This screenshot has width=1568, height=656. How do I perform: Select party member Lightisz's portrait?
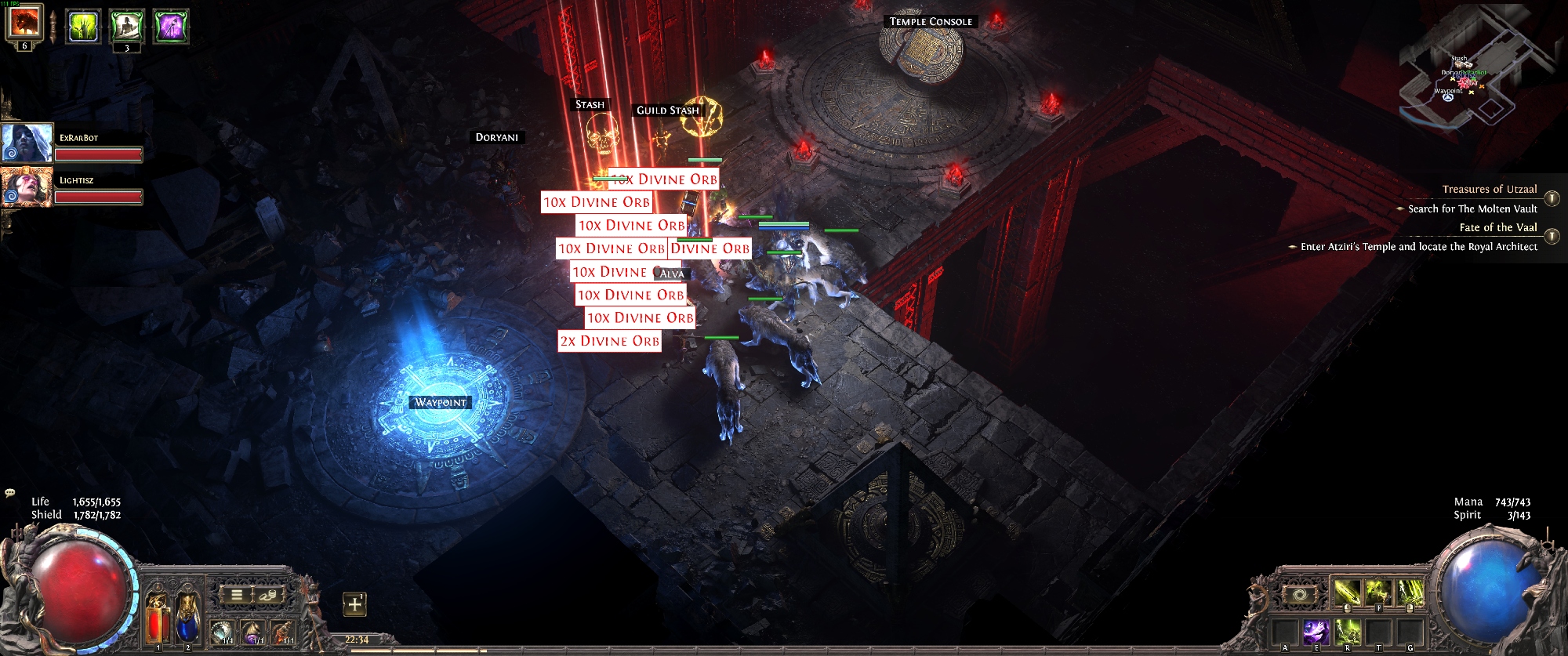[27, 187]
